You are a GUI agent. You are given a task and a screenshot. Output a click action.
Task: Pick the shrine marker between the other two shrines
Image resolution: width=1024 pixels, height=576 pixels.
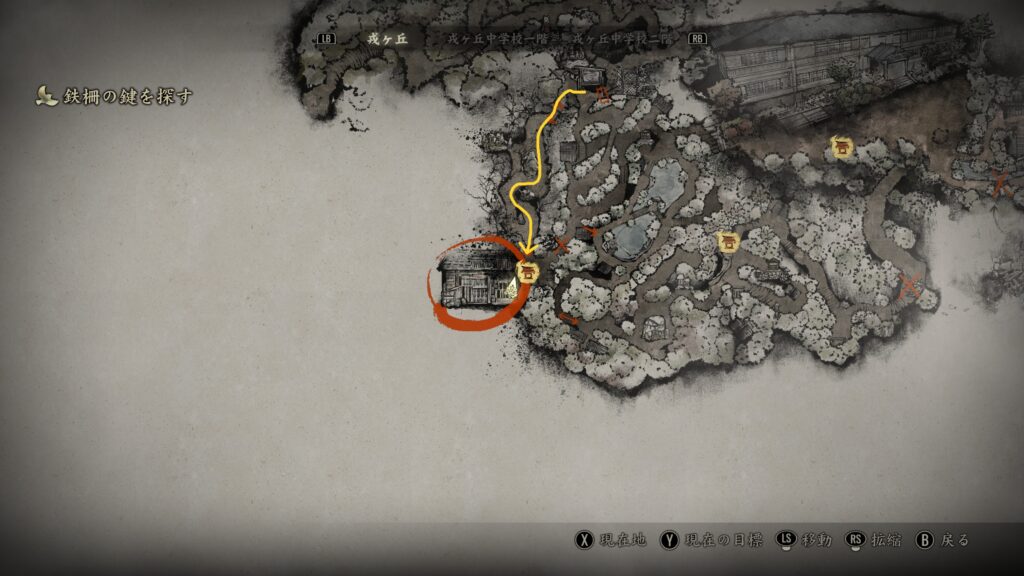(727, 242)
